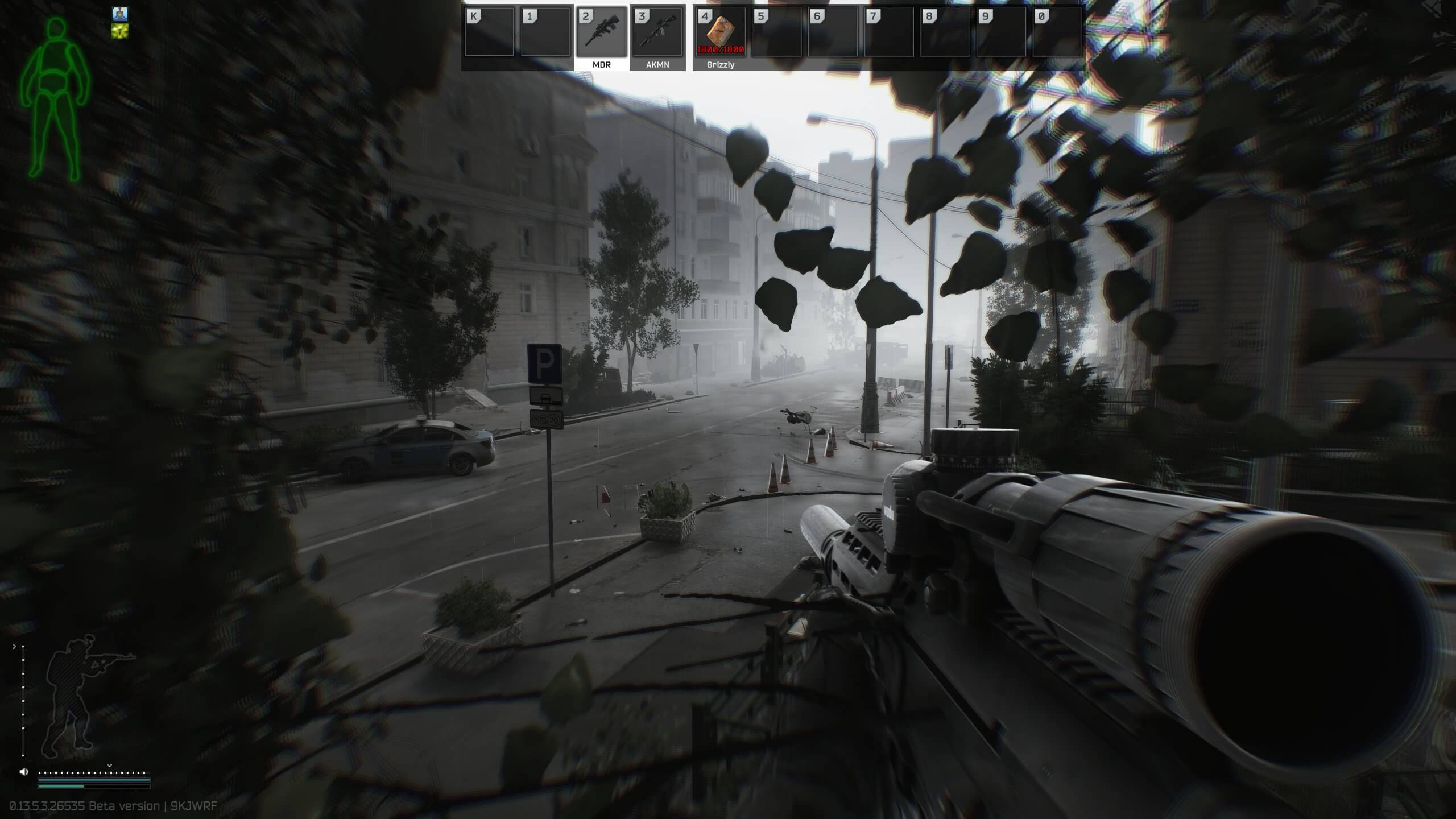
Task: Select the AKMN weapon in hotbar slot 3
Action: tap(657, 35)
